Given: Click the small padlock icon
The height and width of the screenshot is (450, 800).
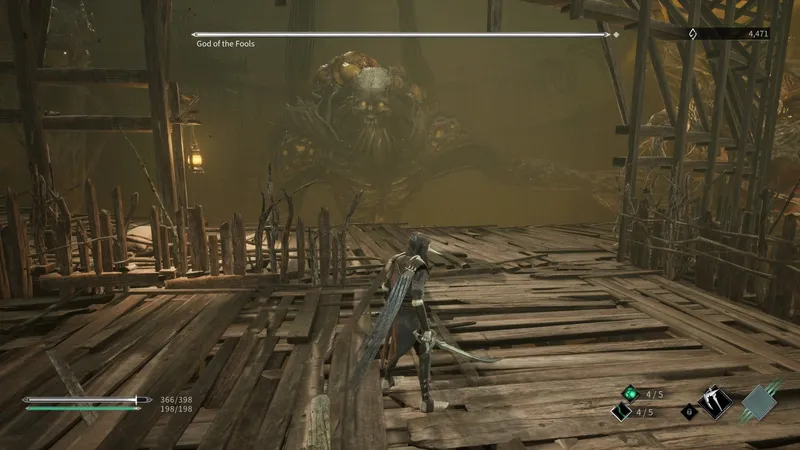Looking at the screenshot, I should (x=688, y=411).
